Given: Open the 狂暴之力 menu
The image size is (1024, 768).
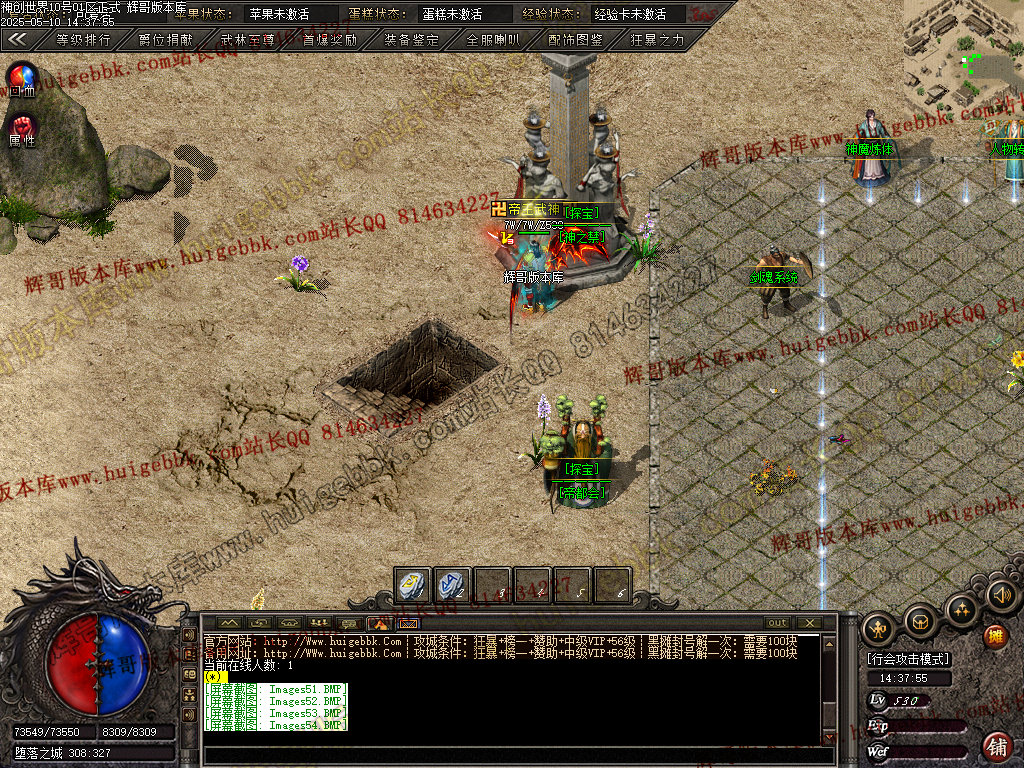Looking at the screenshot, I should (657, 40).
